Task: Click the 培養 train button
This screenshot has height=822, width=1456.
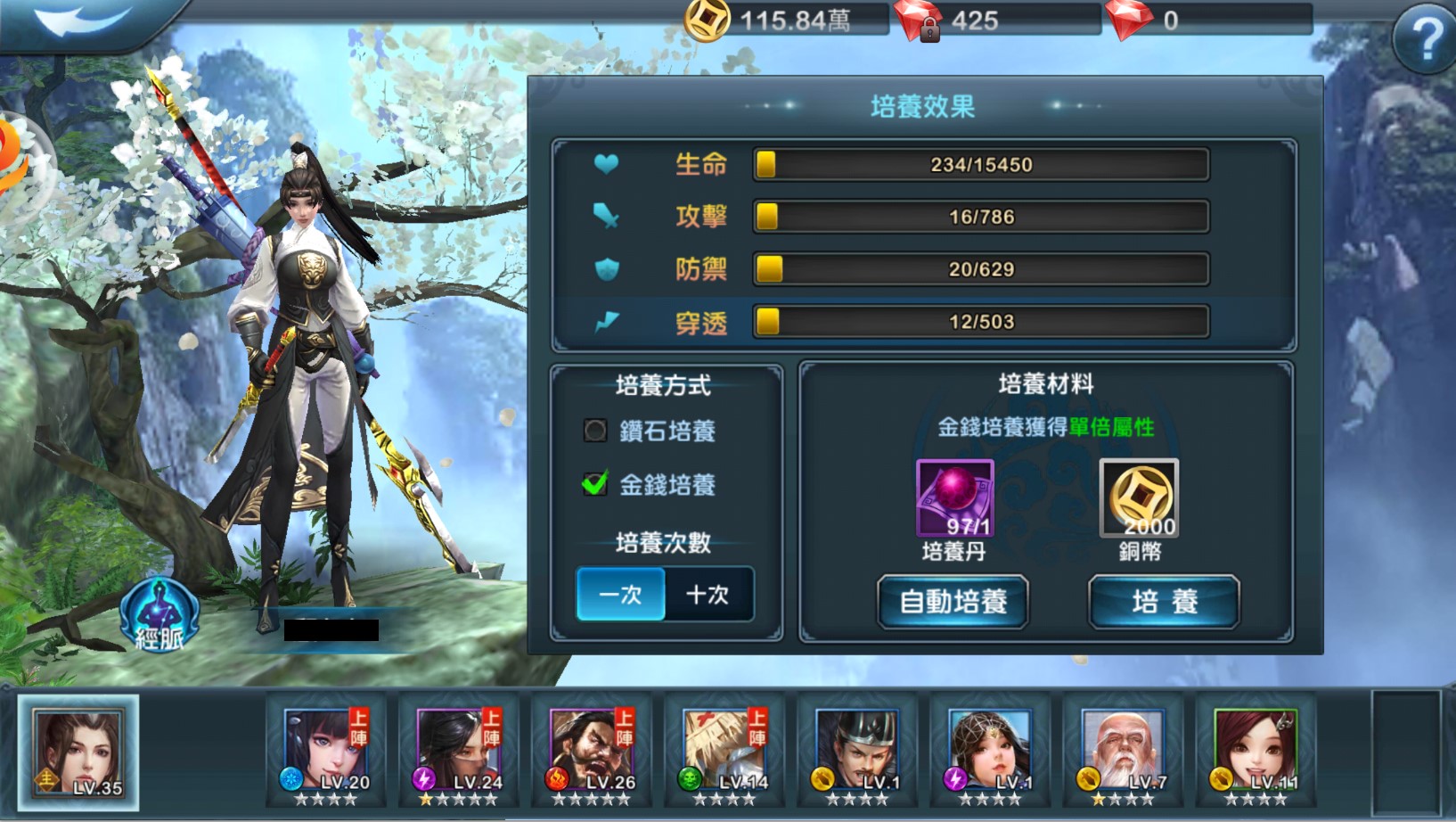Action: (x=1164, y=602)
